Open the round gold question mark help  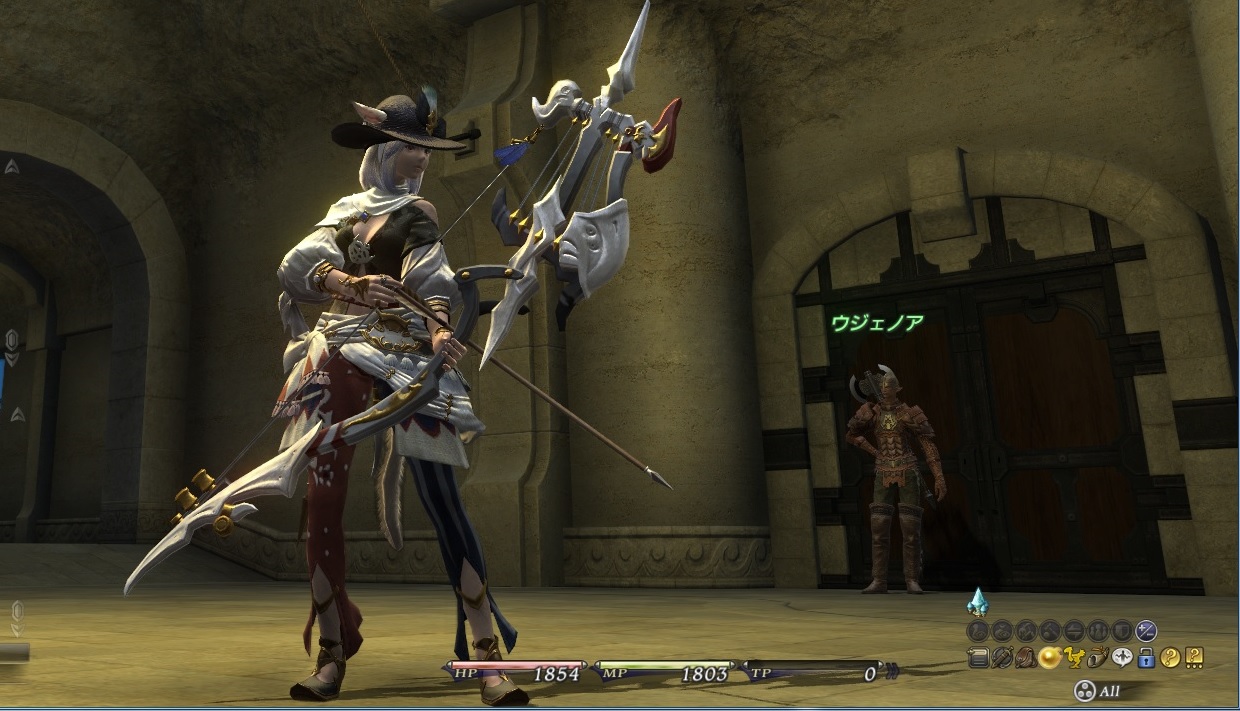click(x=1170, y=657)
